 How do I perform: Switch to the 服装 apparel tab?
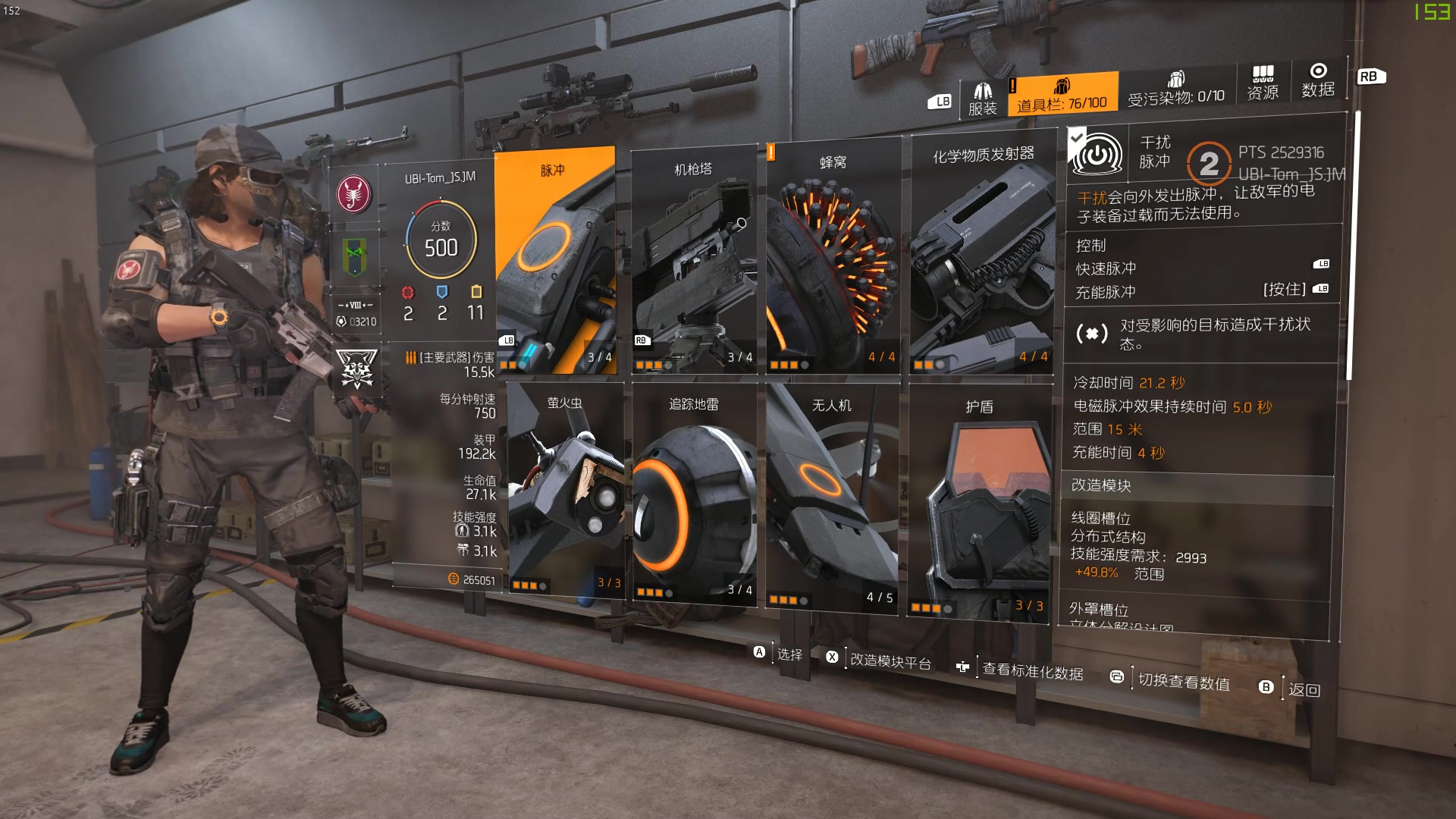pos(982,99)
